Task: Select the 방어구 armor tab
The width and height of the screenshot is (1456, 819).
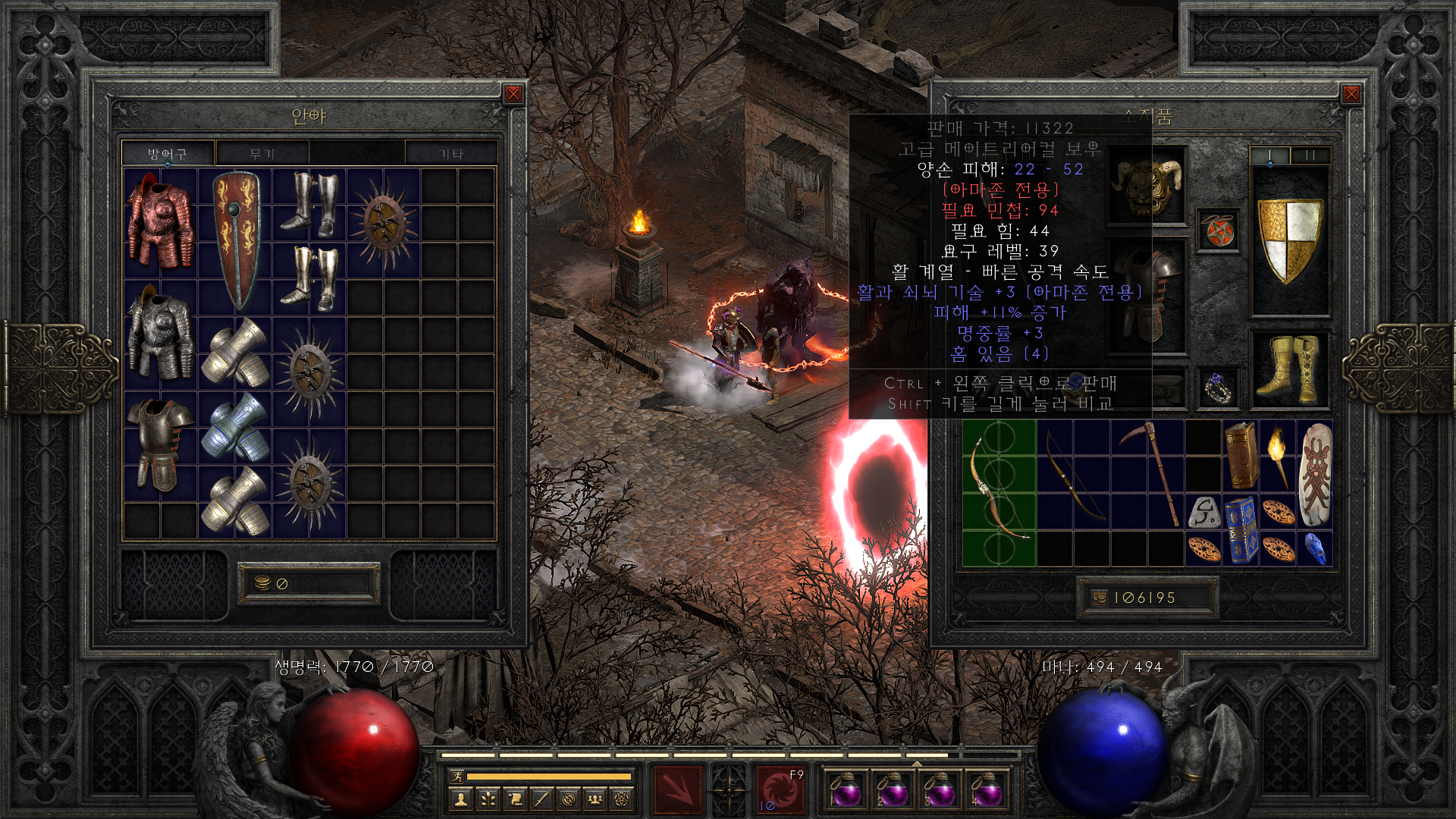Action: coord(168,154)
